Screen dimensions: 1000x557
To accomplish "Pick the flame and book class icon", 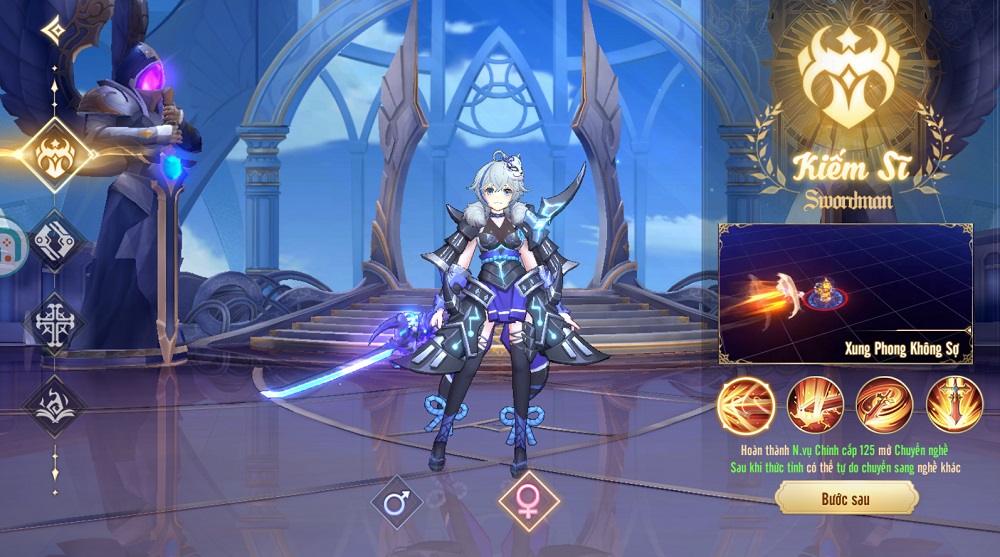I will (55, 406).
